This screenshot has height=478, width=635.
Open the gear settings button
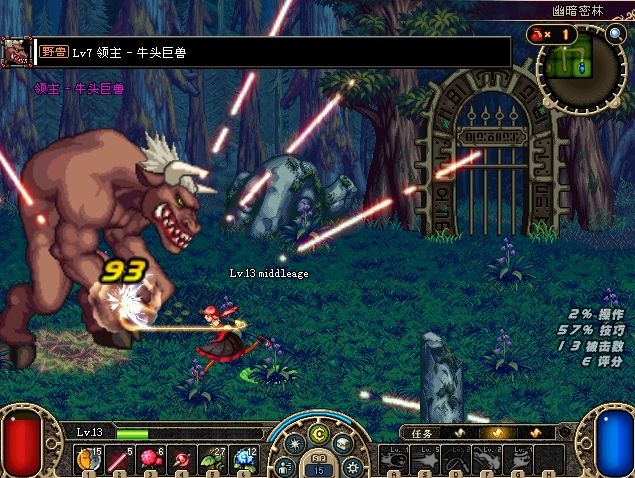[x=352, y=466]
